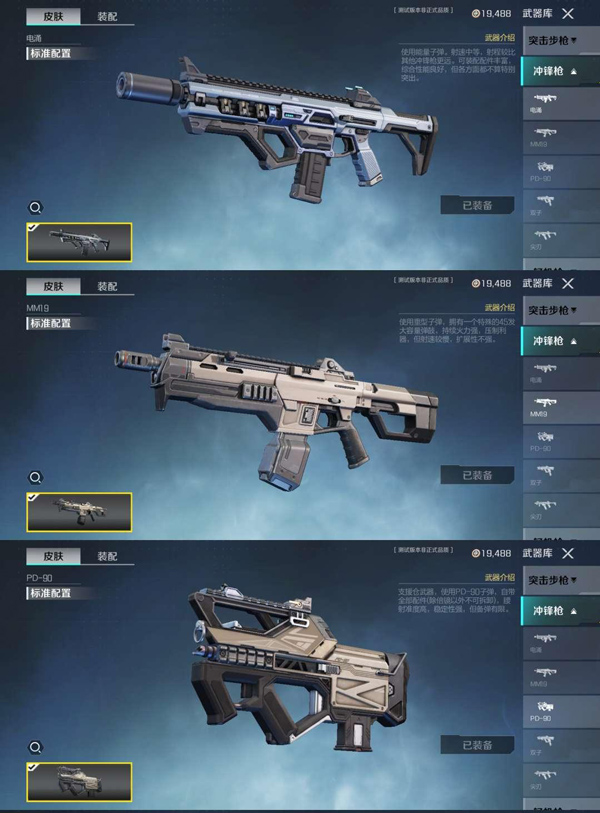Select the 电涌 skin thumbnail
Viewport: 600px width, 813px height.
[x=79, y=241]
